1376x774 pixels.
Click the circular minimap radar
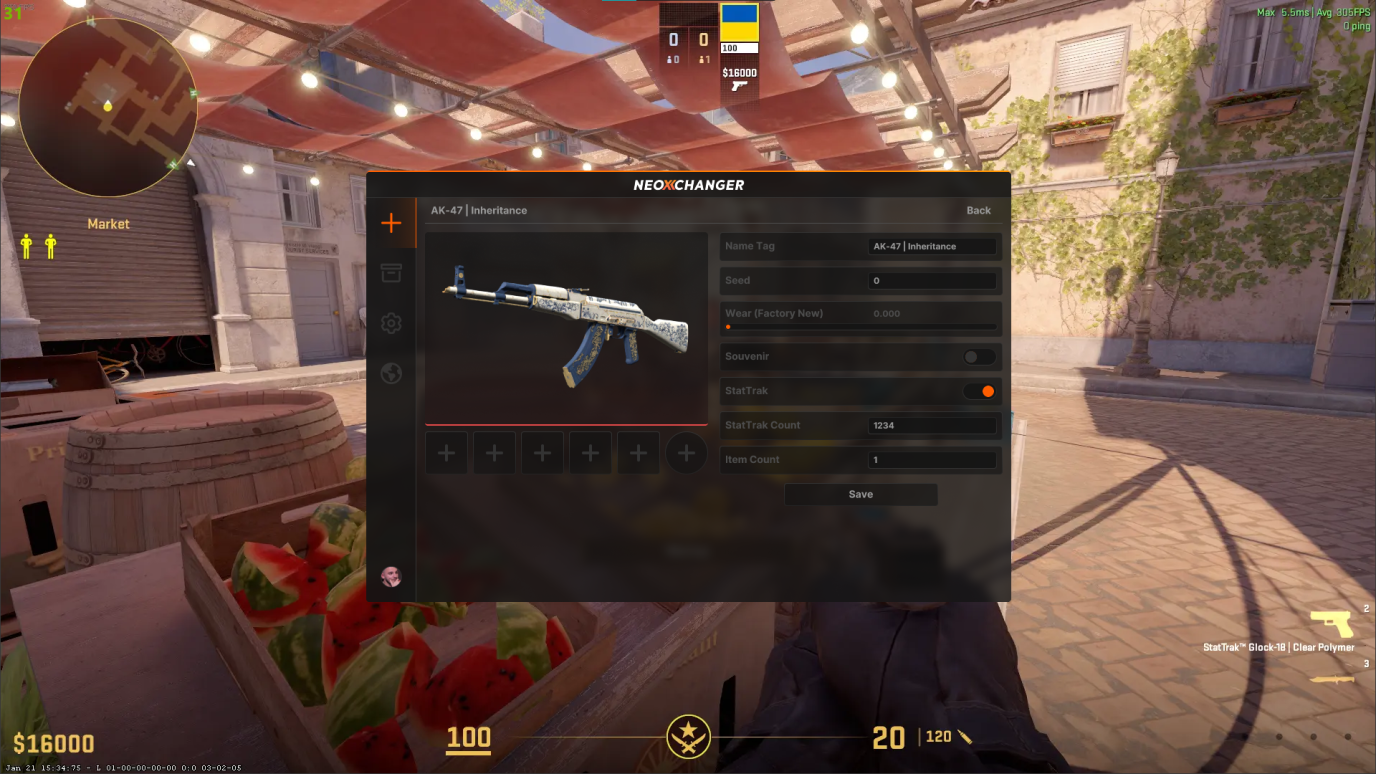click(108, 107)
